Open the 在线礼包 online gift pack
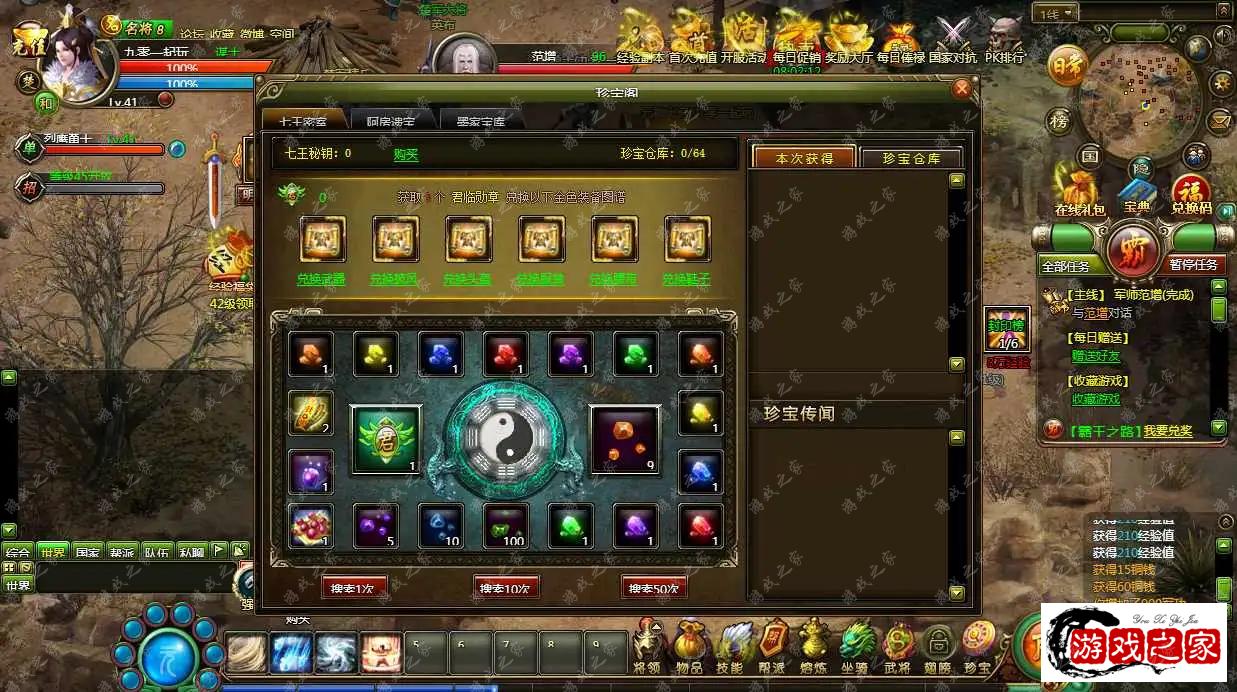 point(1080,193)
